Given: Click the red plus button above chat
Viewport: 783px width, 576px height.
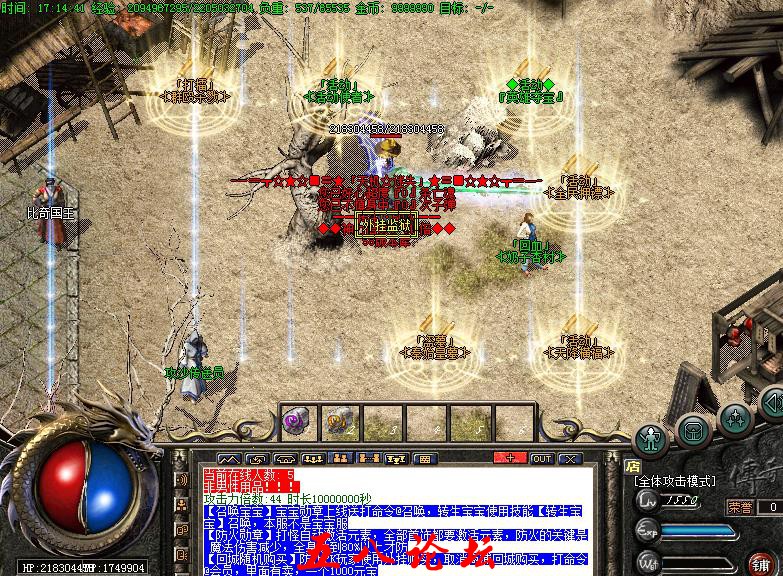Looking at the screenshot, I should point(510,458).
